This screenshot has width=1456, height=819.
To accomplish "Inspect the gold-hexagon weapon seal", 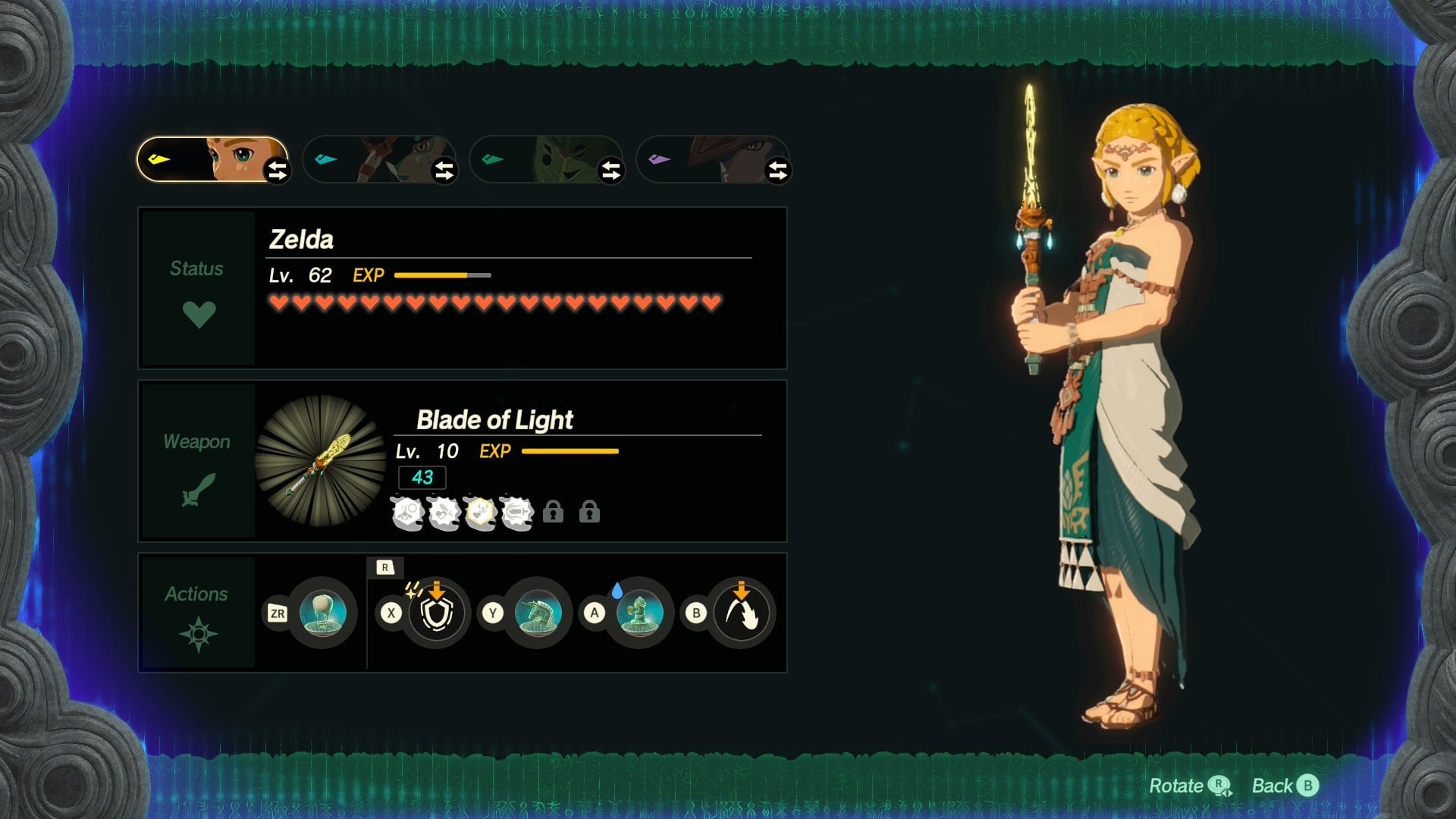I will coord(480,513).
